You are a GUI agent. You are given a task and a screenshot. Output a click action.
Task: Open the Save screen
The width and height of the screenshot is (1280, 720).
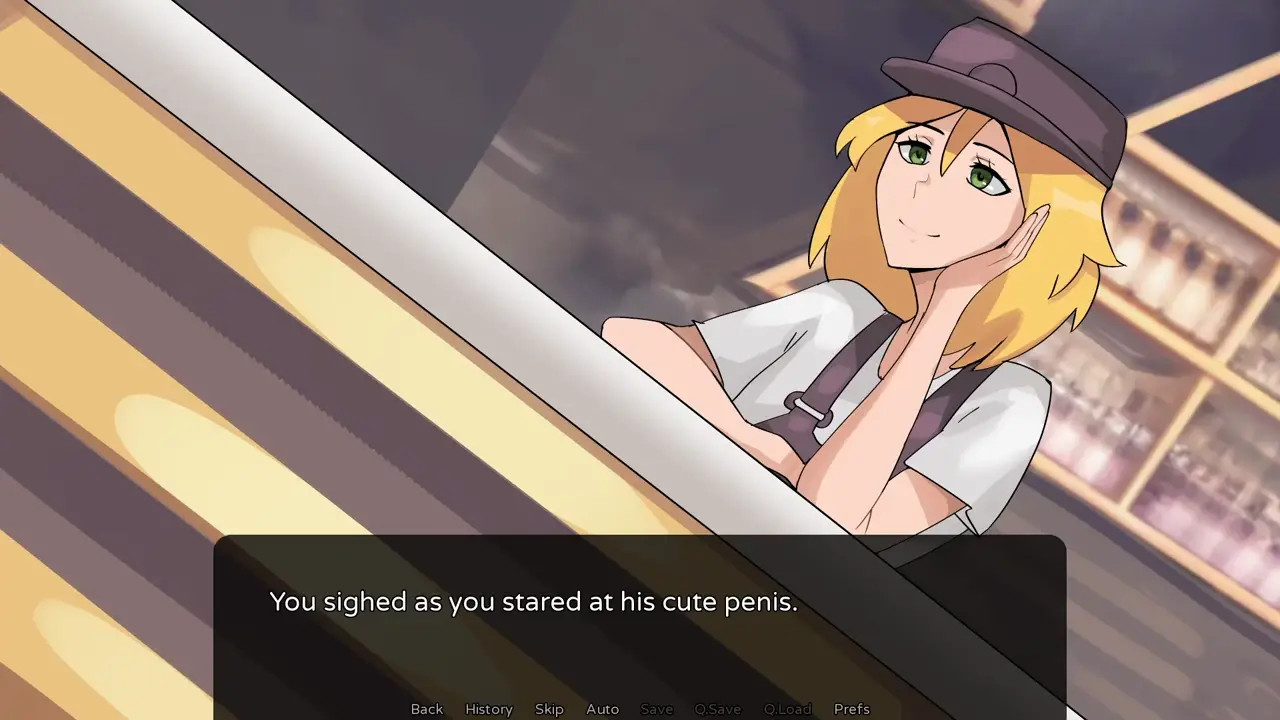(x=656, y=709)
